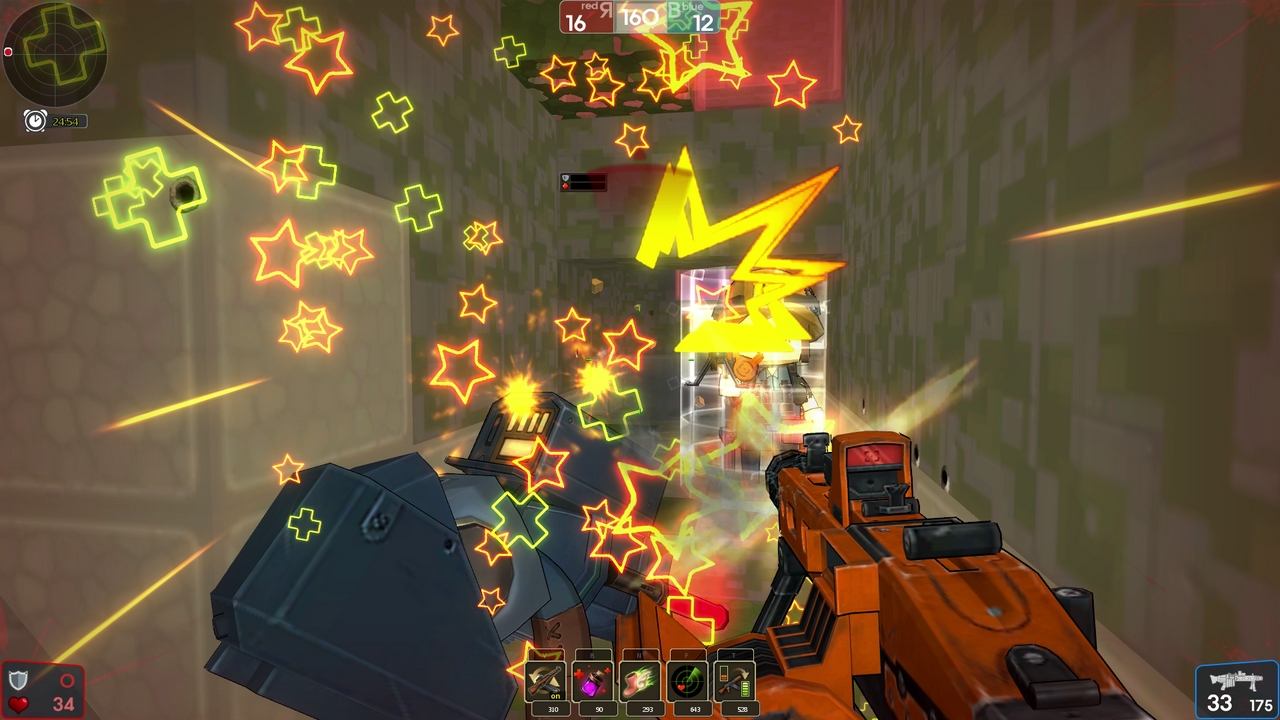Click the enemy health bar above the doorway

pyautogui.click(x=585, y=181)
